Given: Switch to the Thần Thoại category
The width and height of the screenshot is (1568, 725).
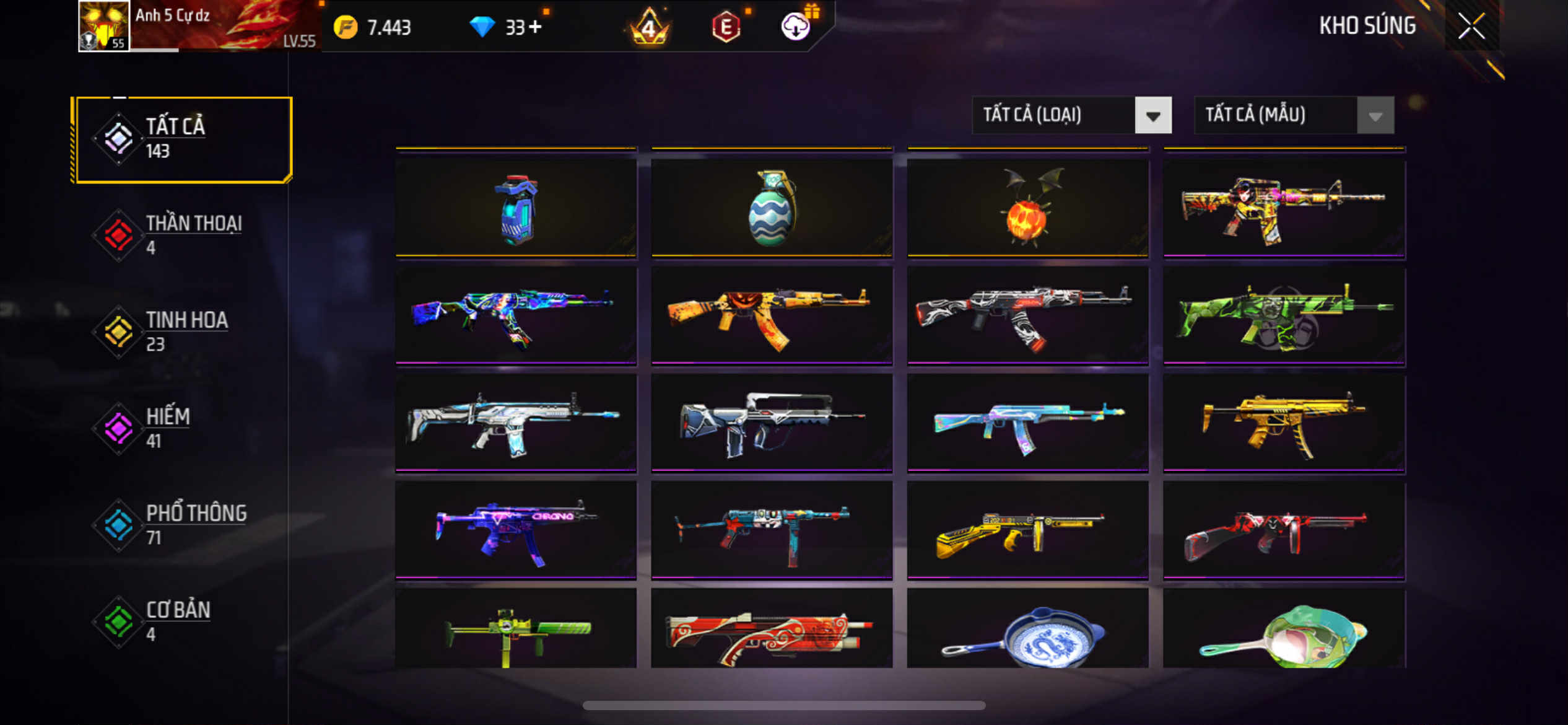Looking at the screenshot, I should (182, 235).
